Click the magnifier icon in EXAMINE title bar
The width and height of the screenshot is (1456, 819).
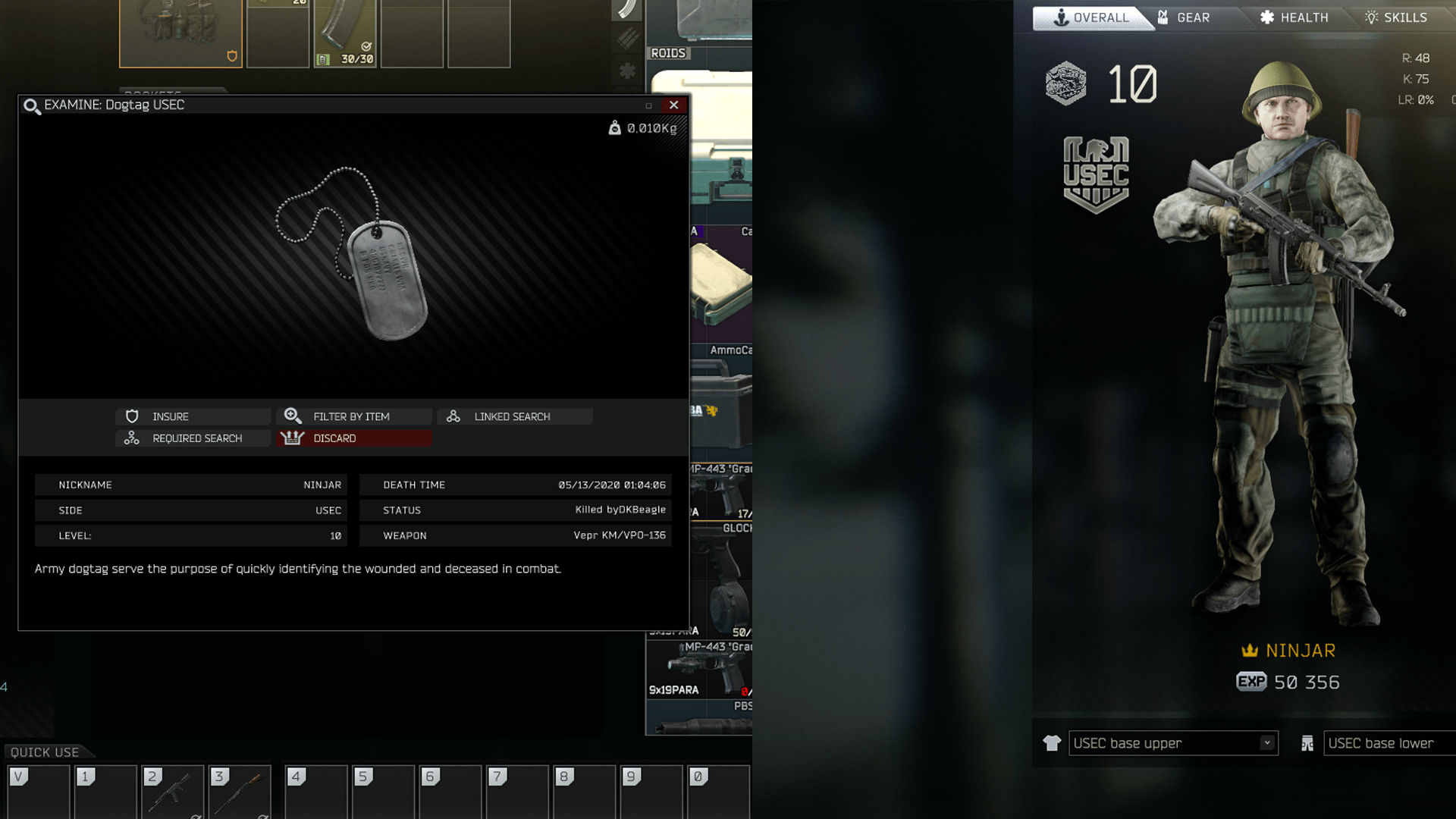pos(30,106)
